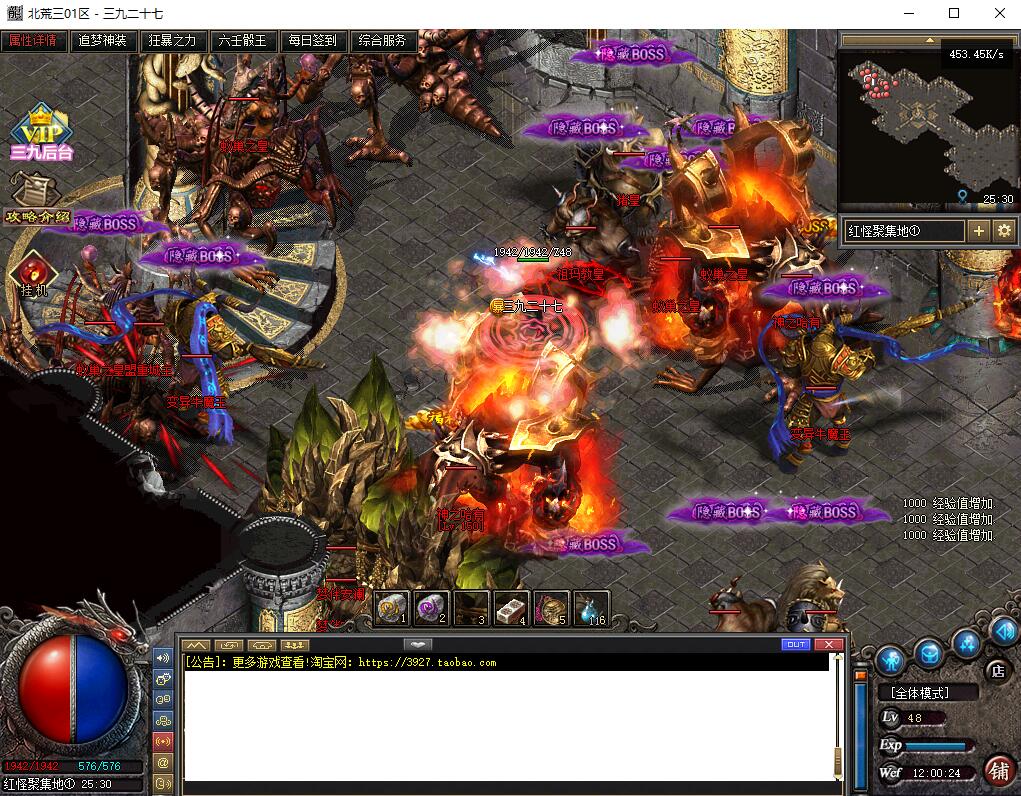1021x796 pixels.
Task: Open the 六王骰王 menu
Action: [242, 41]
